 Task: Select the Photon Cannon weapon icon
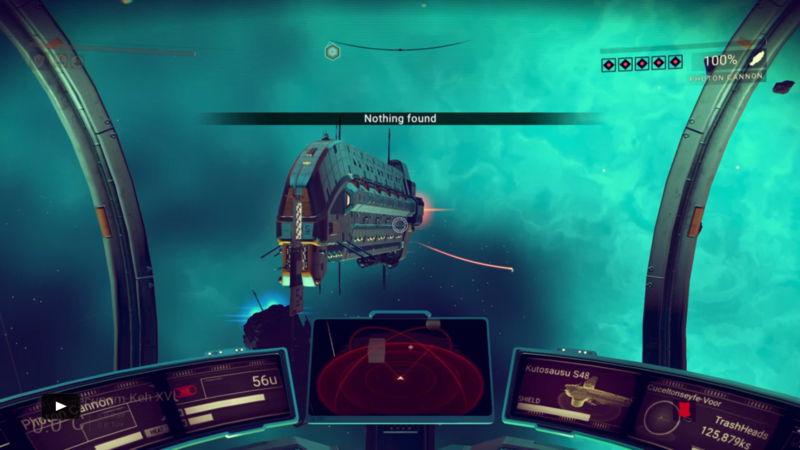coord(757,59)
